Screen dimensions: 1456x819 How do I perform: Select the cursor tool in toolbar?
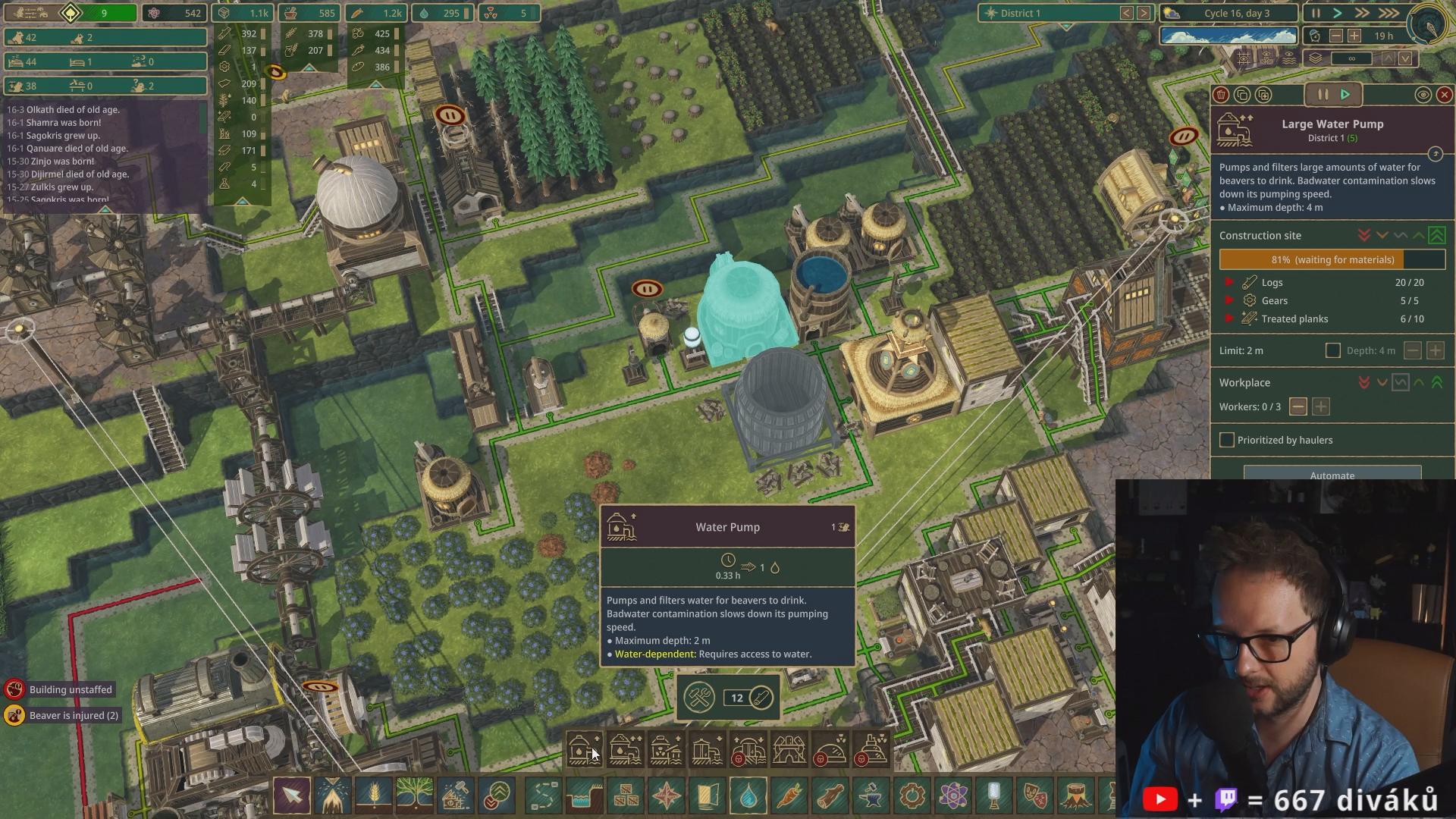292,796
